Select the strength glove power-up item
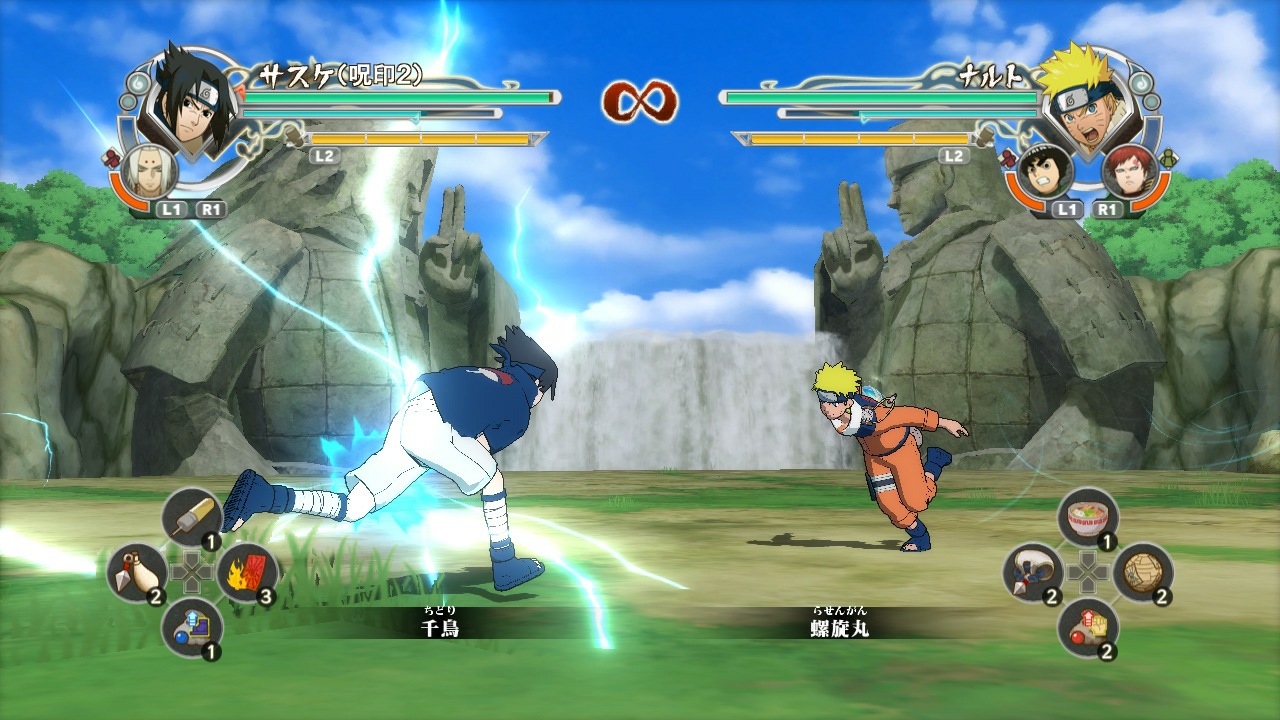Viewport: 1280px width, 720px height. click(x=1090, y=626)
